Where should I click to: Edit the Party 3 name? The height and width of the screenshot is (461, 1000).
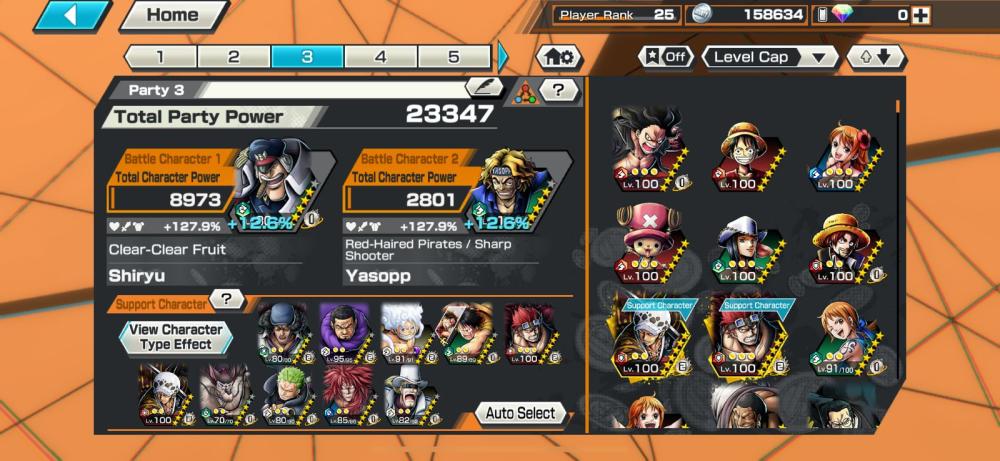coord(485,88)
